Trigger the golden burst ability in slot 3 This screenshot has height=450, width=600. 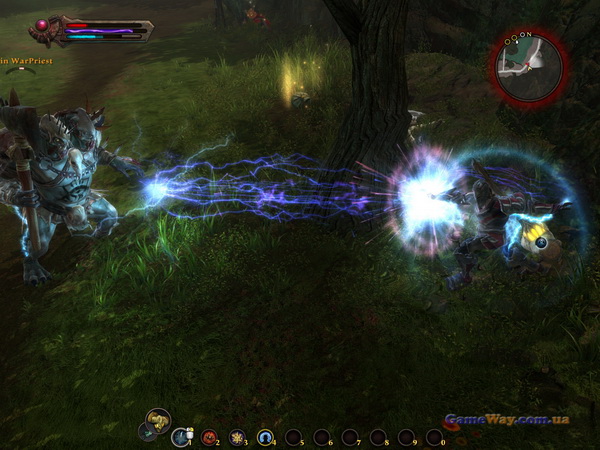(237, 437)
